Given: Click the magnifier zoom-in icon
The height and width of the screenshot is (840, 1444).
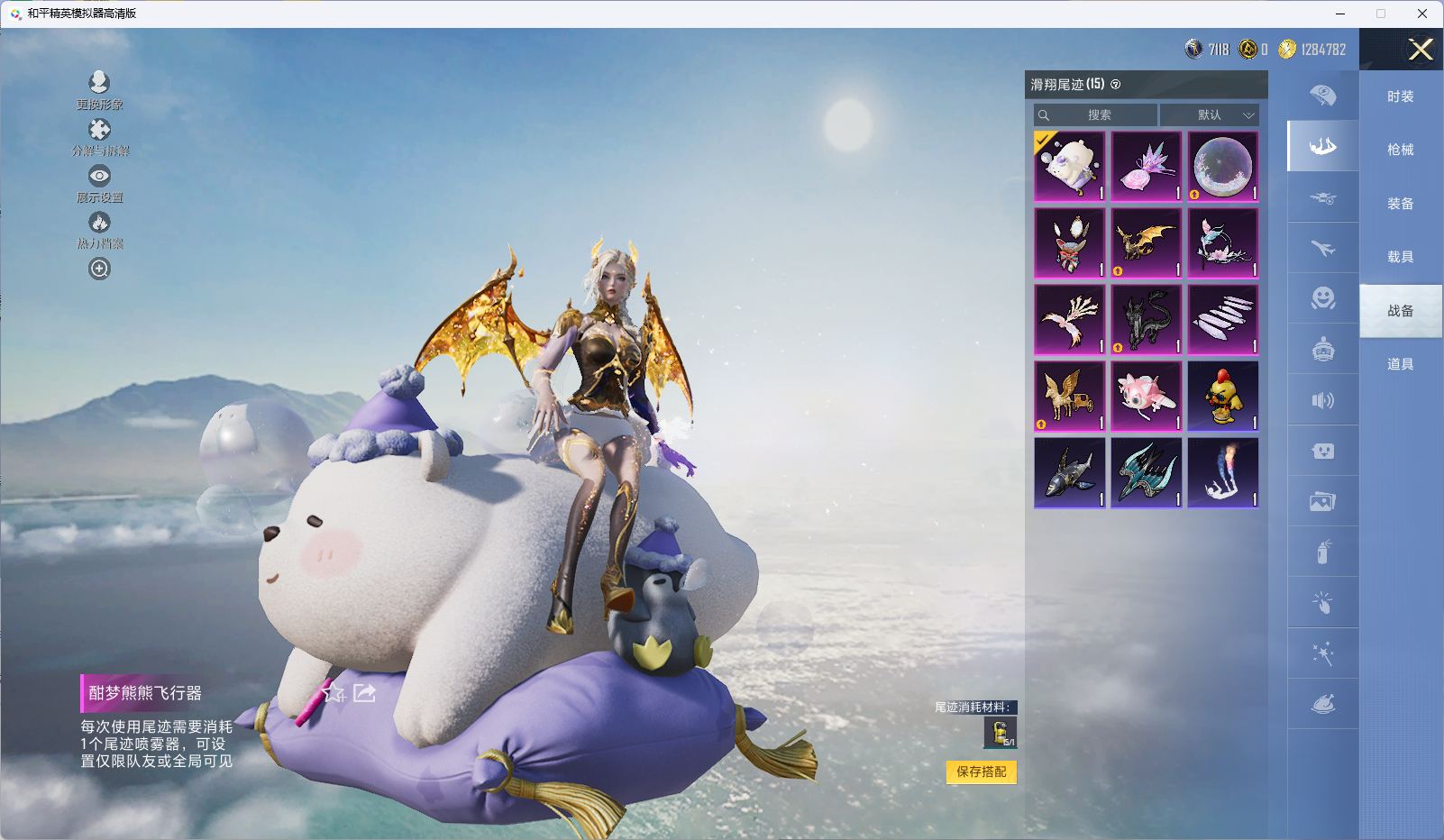Looking at the screenshot, I should point(99,269).
